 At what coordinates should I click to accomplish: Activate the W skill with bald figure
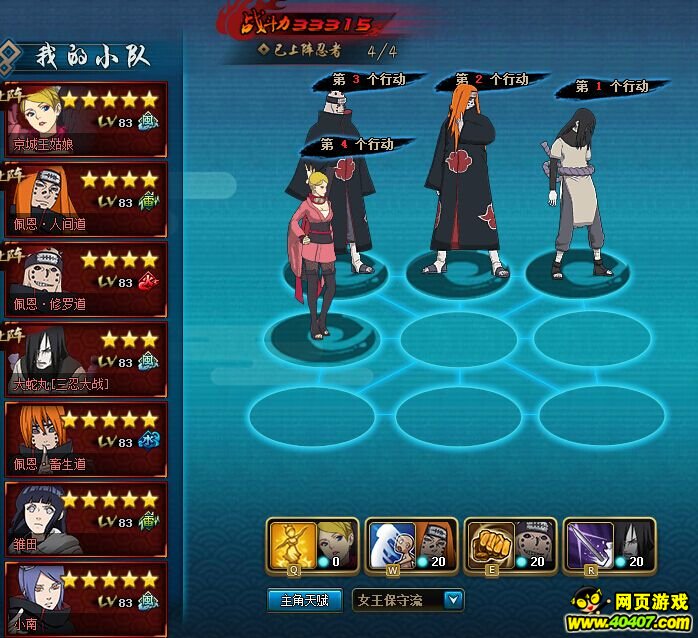coord(391,545)
